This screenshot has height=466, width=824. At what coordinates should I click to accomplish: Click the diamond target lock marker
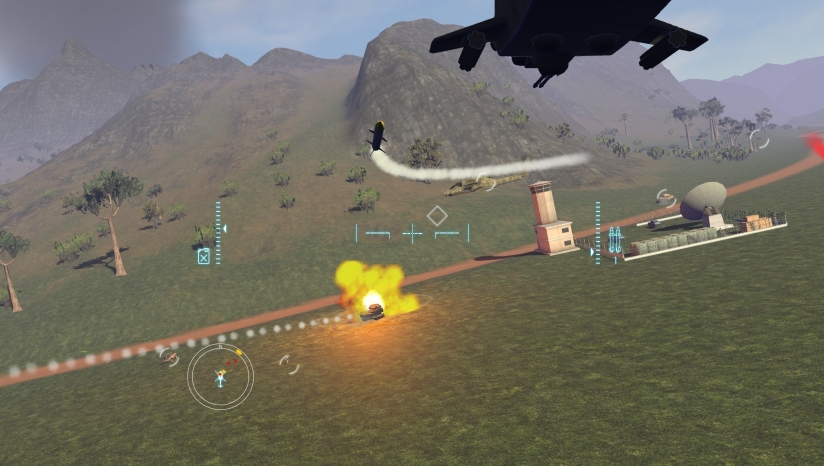click(437, 215)
